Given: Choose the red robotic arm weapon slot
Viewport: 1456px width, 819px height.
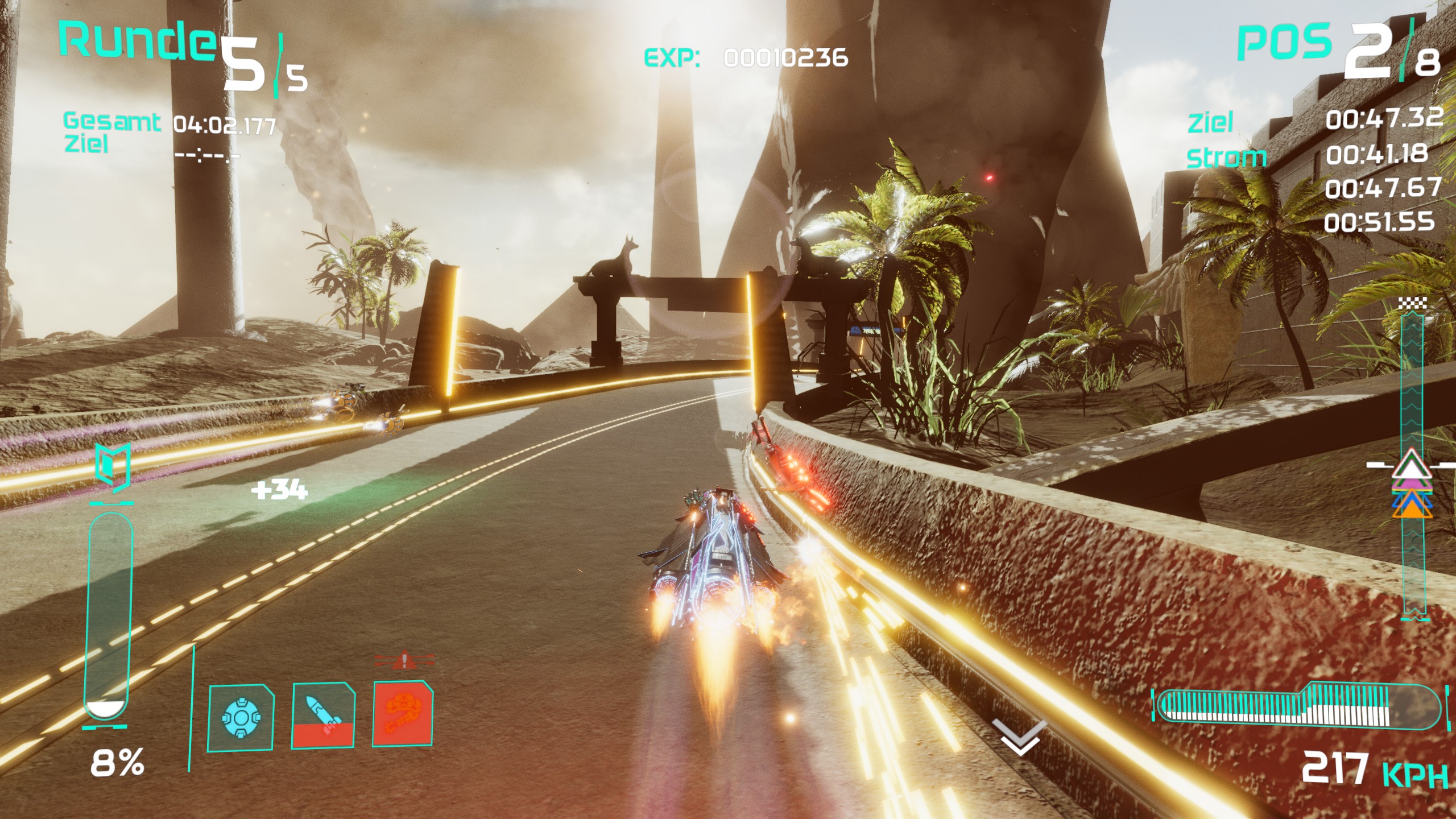Looking at the screenshot, I should [403, 713].
